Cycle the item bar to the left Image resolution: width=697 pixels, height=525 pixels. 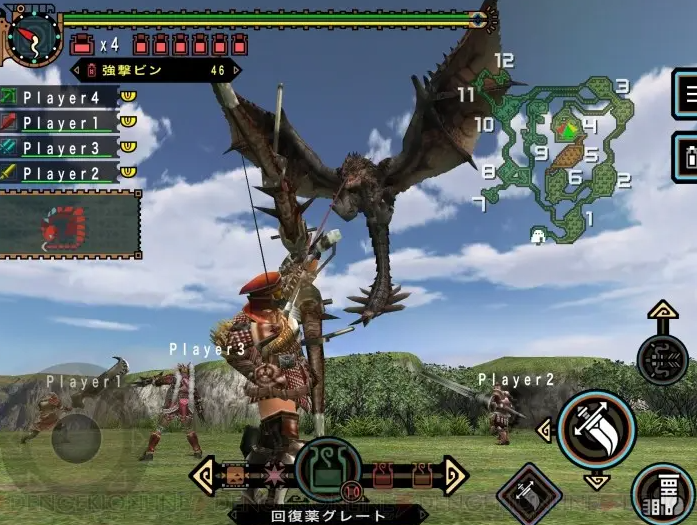[x=203, y=475]
